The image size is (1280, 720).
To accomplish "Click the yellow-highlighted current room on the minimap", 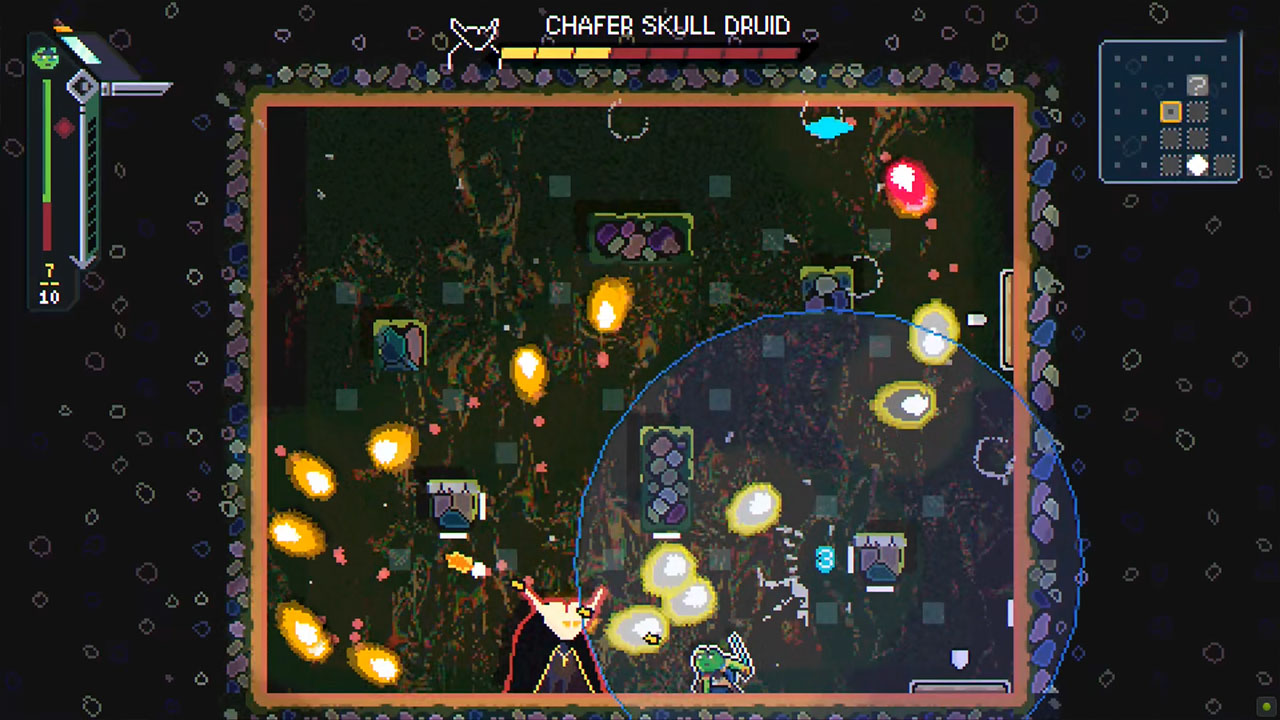I will [x=1171, y=111].
